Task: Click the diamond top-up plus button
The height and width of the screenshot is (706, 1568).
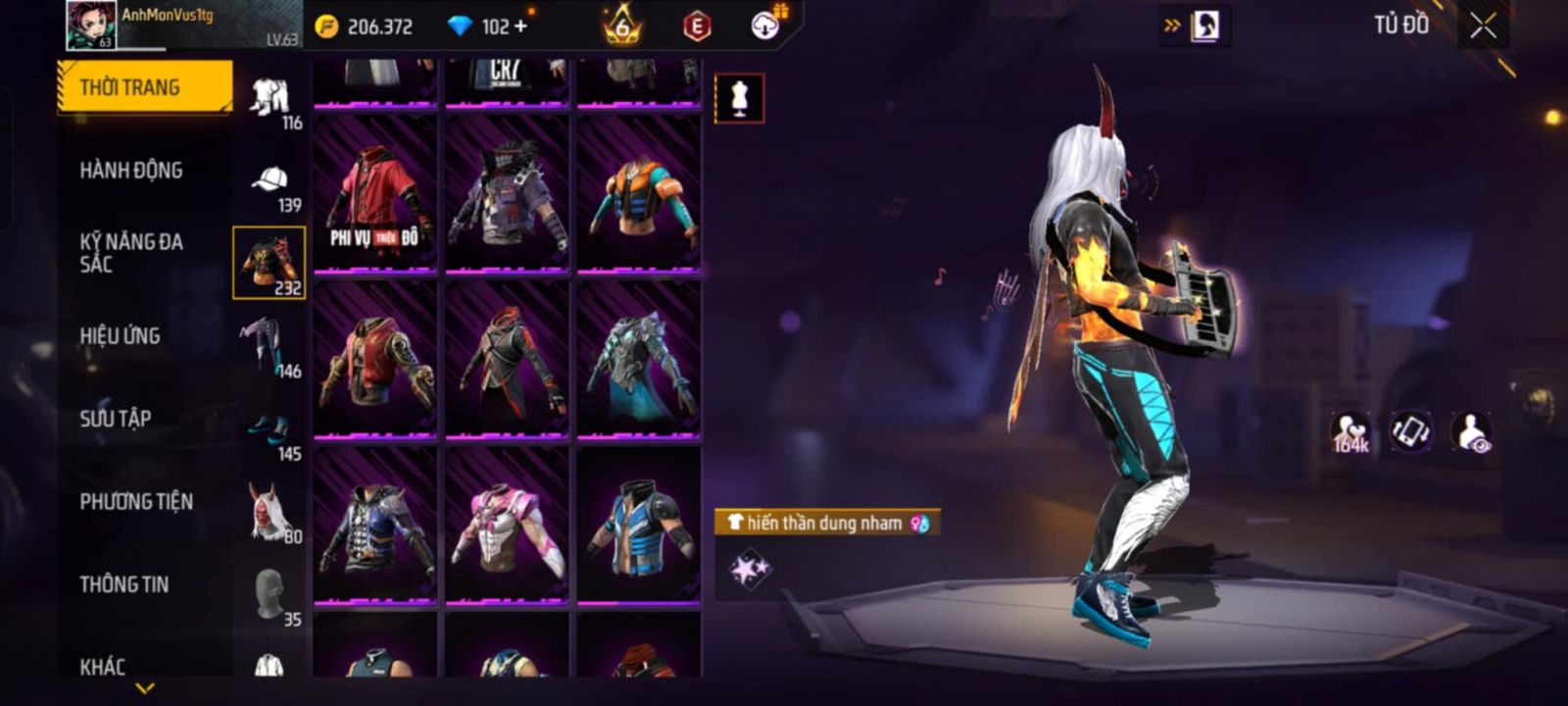Action: (520, 26)
